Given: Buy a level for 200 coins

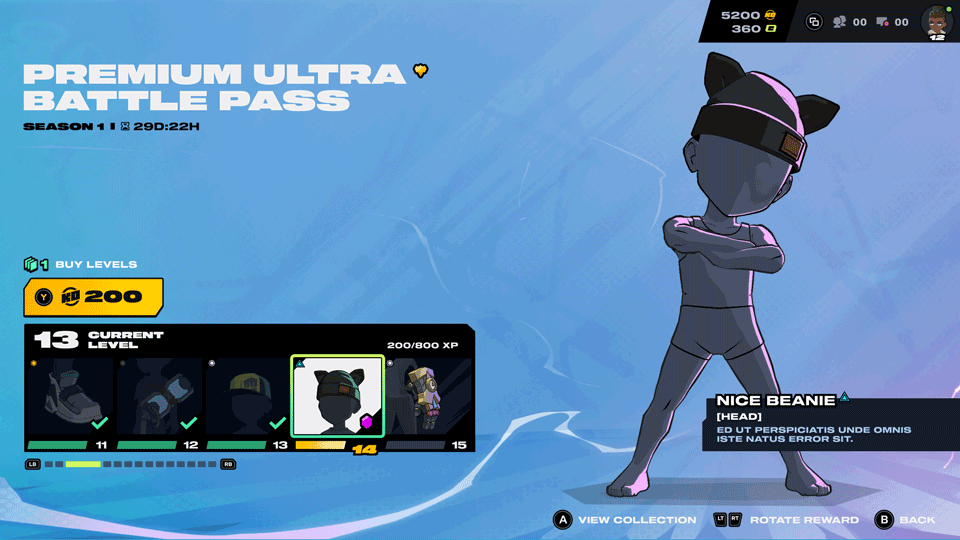Looking at the screenshot, I should [93, 297].
